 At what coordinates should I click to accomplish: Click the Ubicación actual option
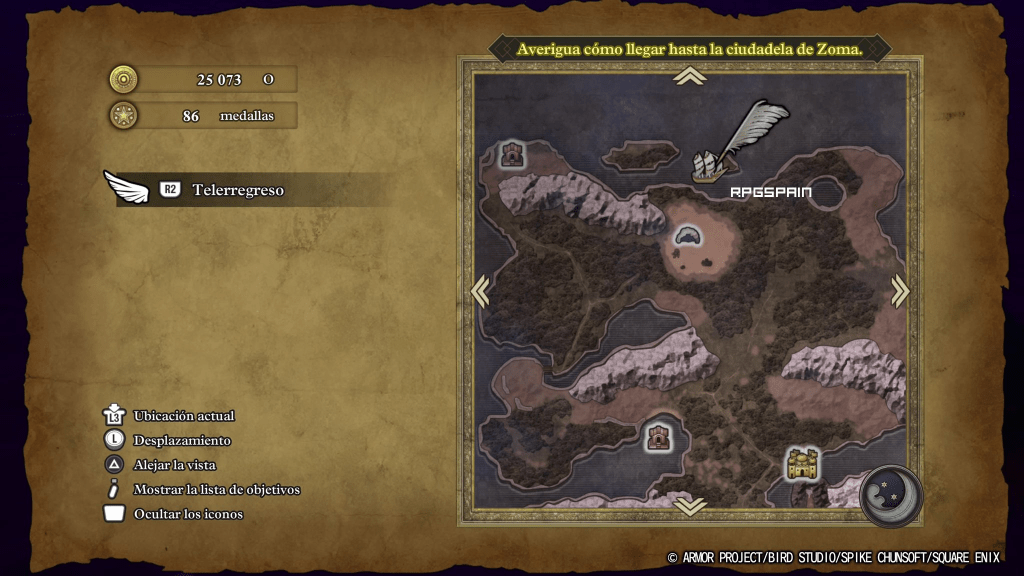[184, 416]
